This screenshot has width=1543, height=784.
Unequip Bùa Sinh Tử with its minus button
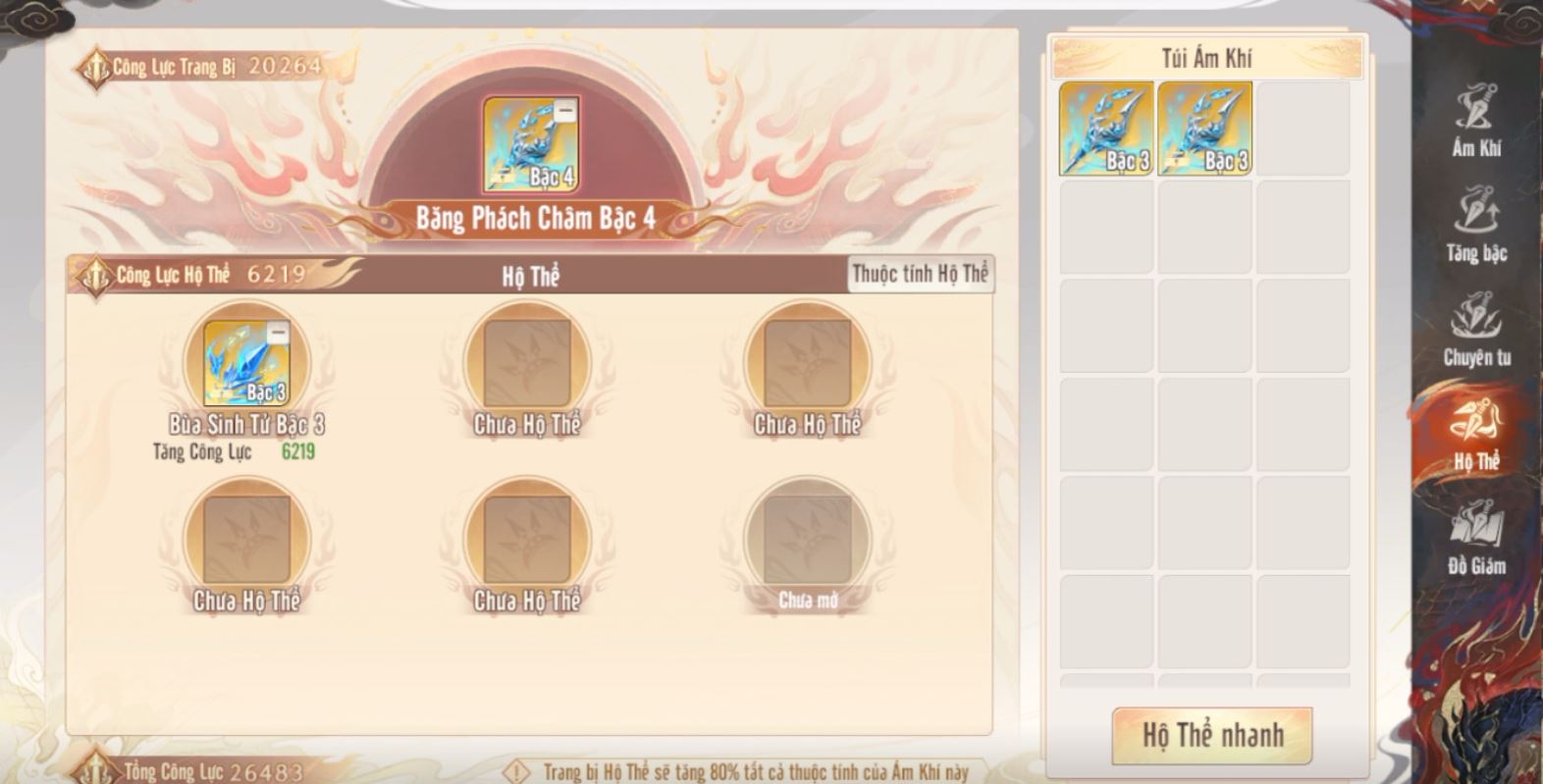point(278,334)
